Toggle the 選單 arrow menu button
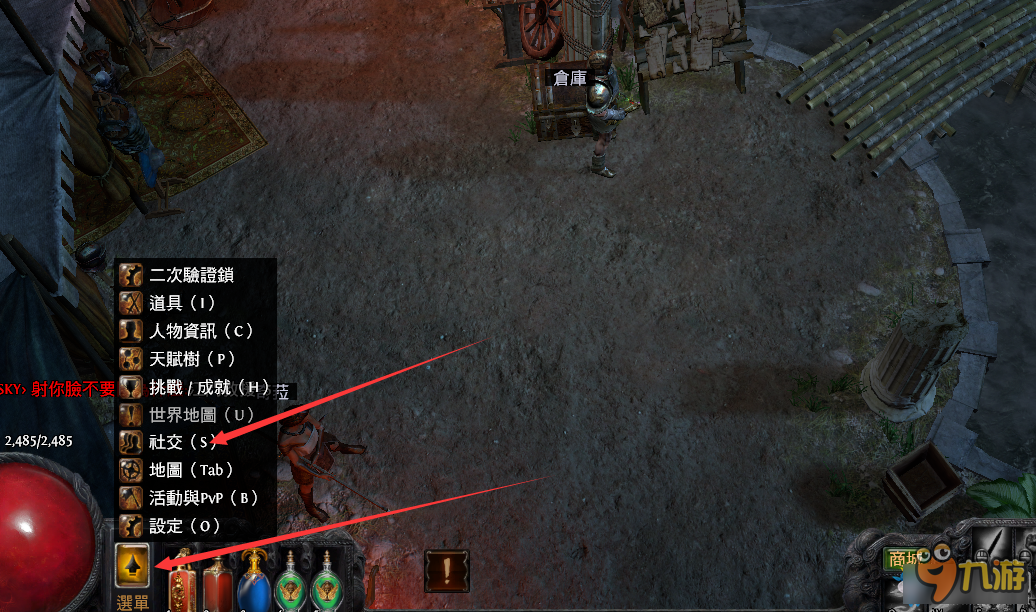 click(133, 564)
